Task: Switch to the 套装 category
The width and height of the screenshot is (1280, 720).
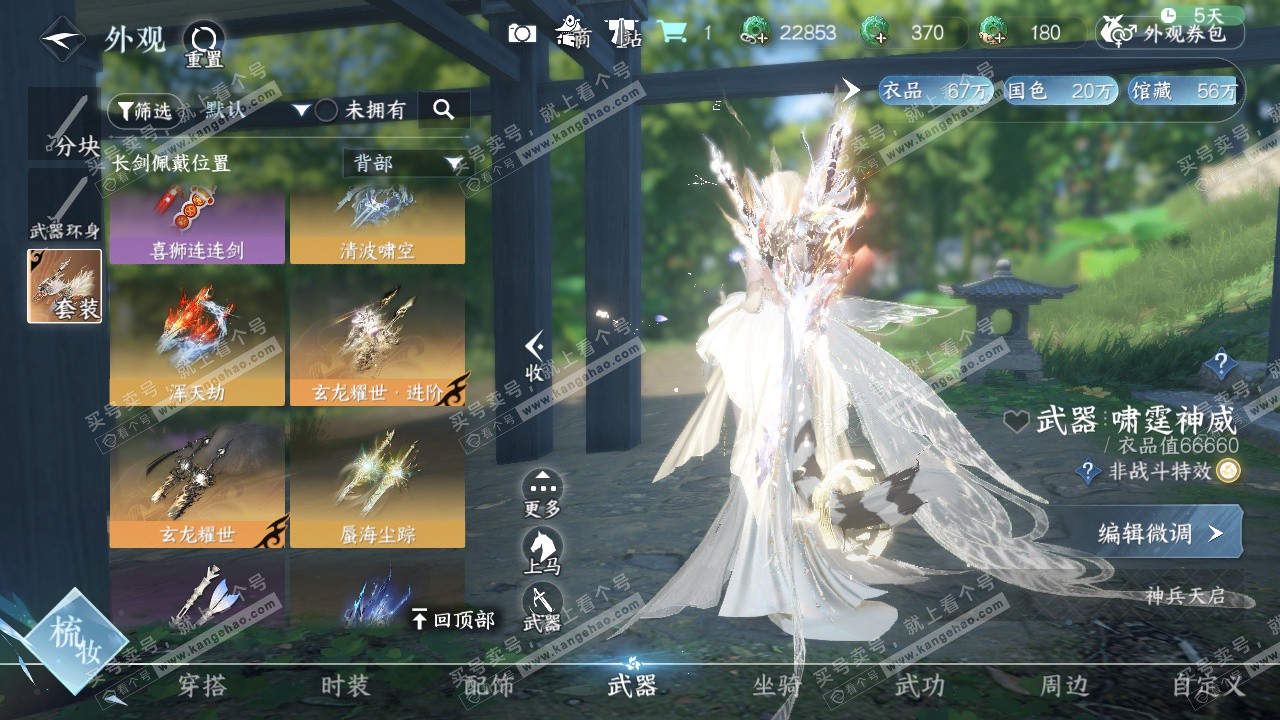Action: pyautogui.click(x=65, y=286)
